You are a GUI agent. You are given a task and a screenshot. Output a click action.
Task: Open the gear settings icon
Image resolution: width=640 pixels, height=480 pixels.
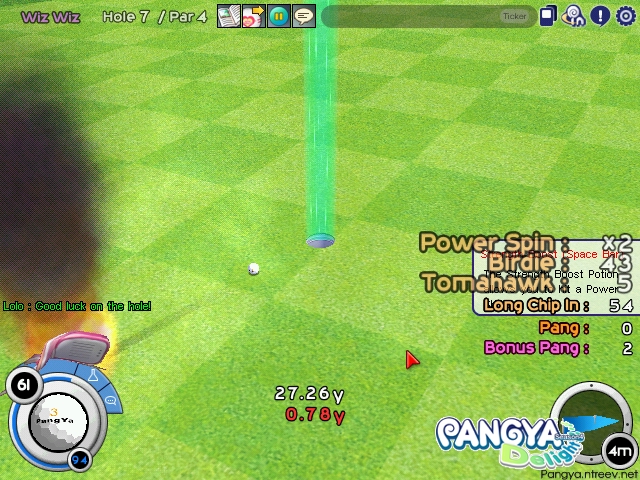click(626, 16)
